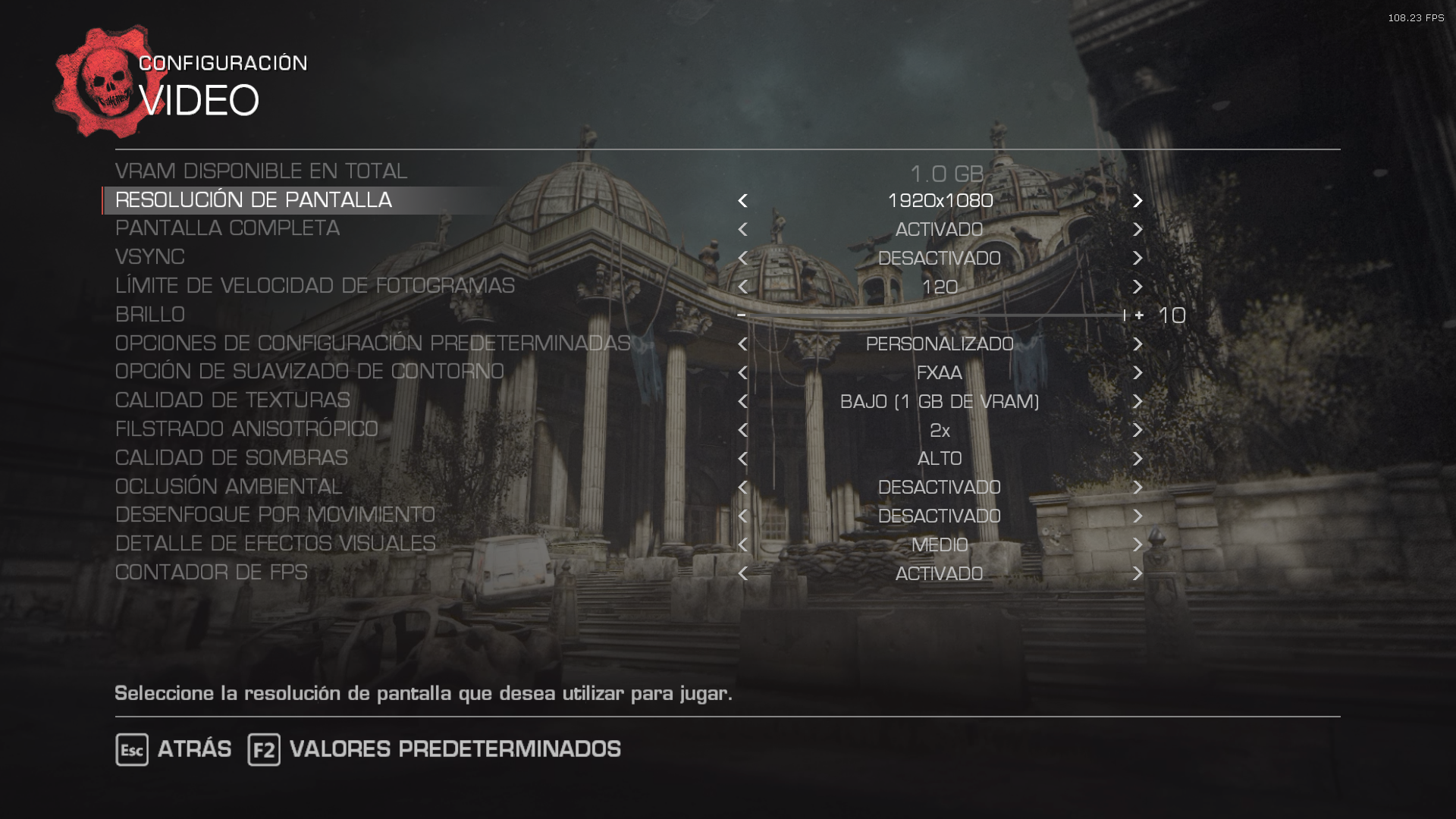1456x819 pixels.
Task: Click right arrow next to 1920x1080
Action: pos(1137,201)
